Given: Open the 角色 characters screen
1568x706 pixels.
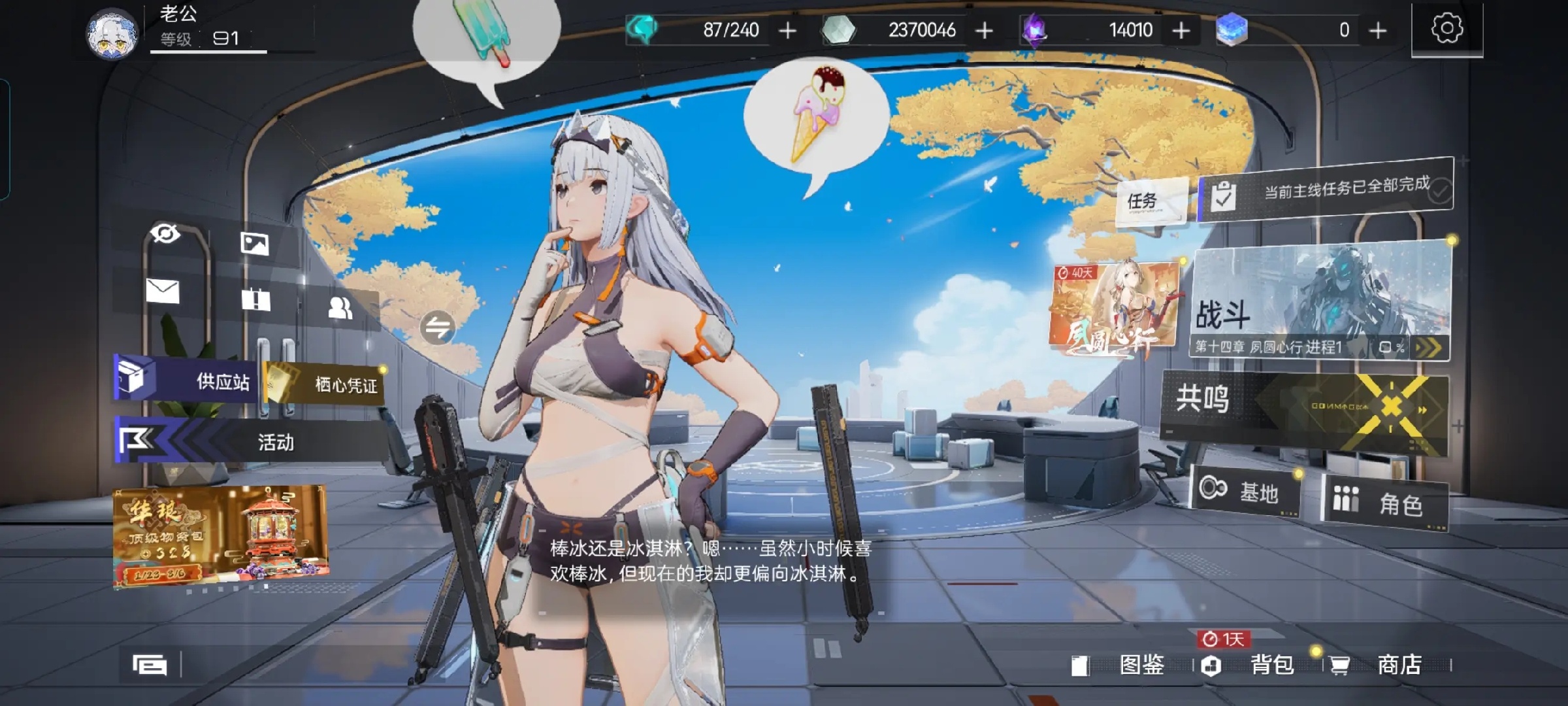Looking at the screenshot, I should pos(1385,502).
